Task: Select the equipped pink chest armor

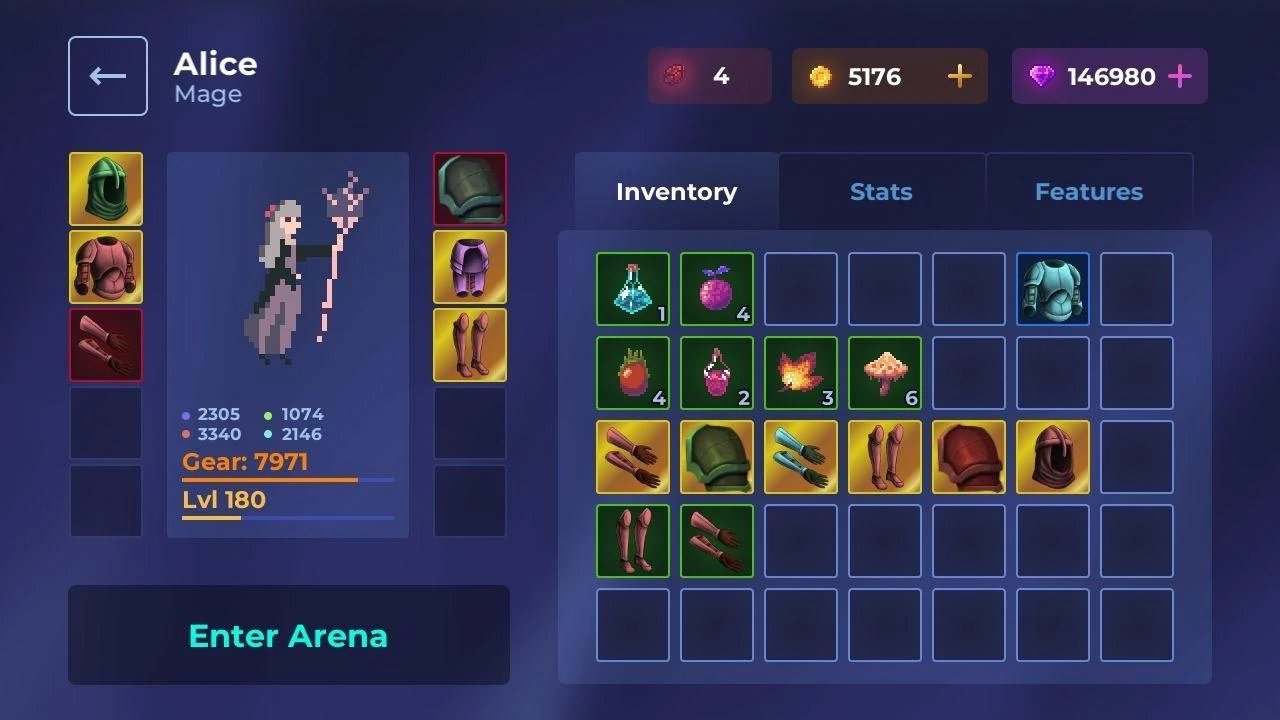Action: [x=106, y=267]
